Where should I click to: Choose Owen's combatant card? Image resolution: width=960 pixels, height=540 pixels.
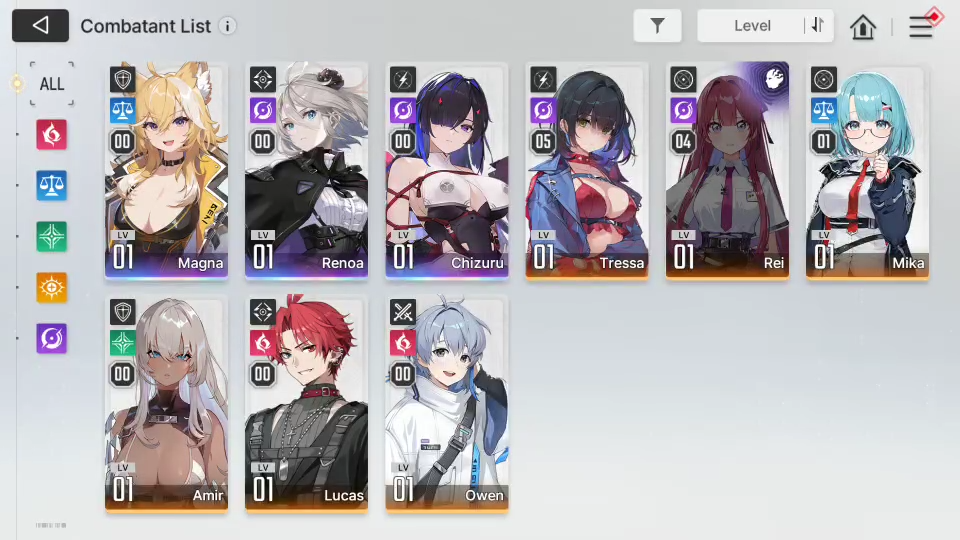[x=447, y=403]
